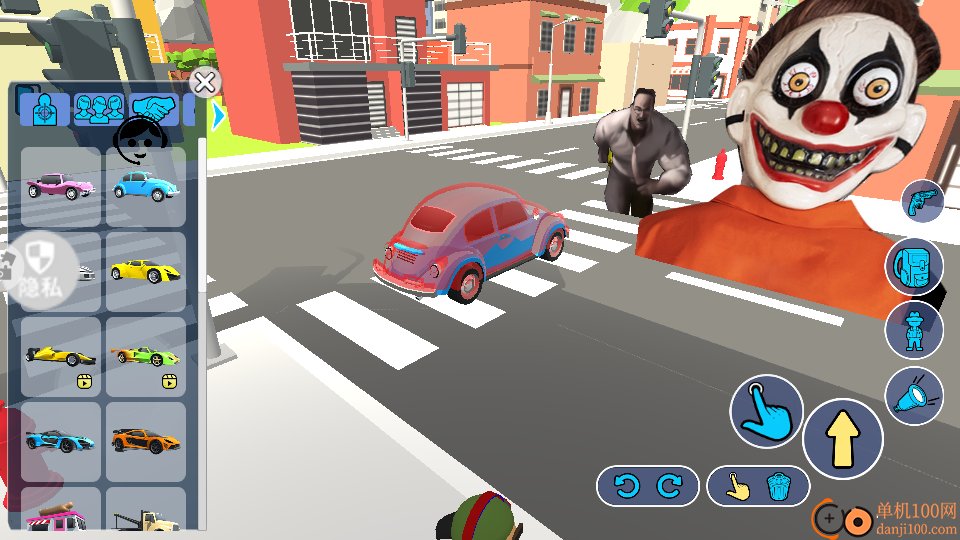The image size is (960, 540).
Task: Pick the orange supercar
Action: tap(146, 441)
